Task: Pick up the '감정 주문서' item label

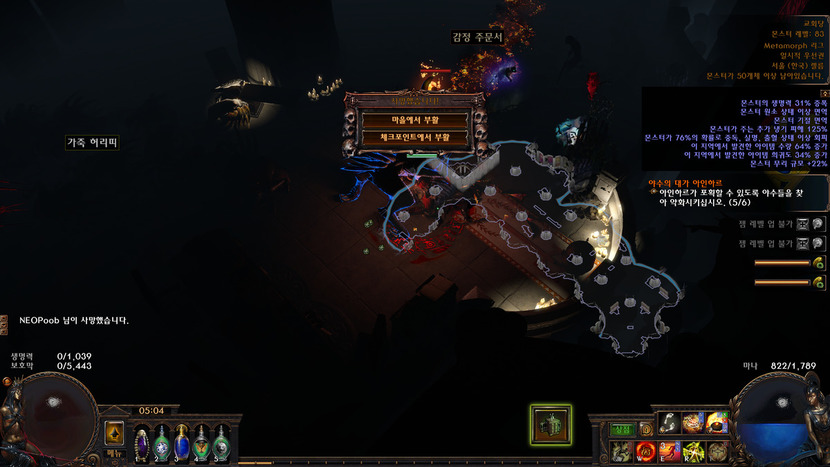Action: click(477, 37)
